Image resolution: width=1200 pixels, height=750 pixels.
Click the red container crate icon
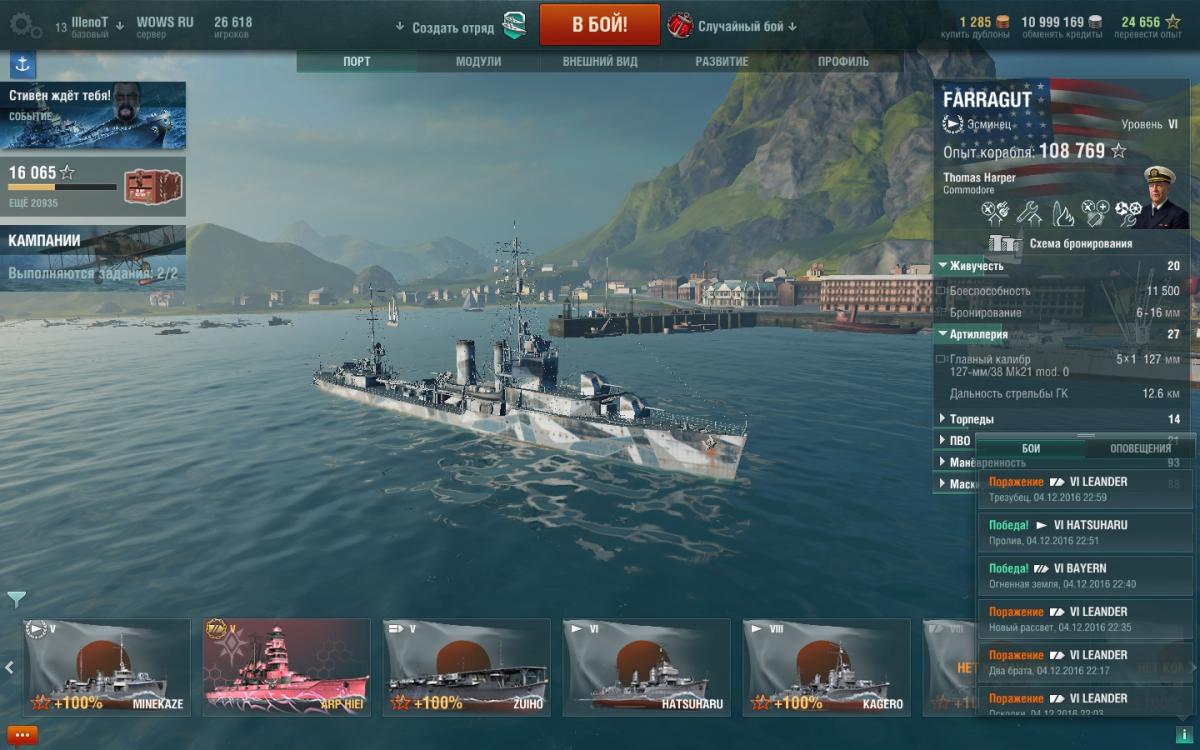(152, 187)
